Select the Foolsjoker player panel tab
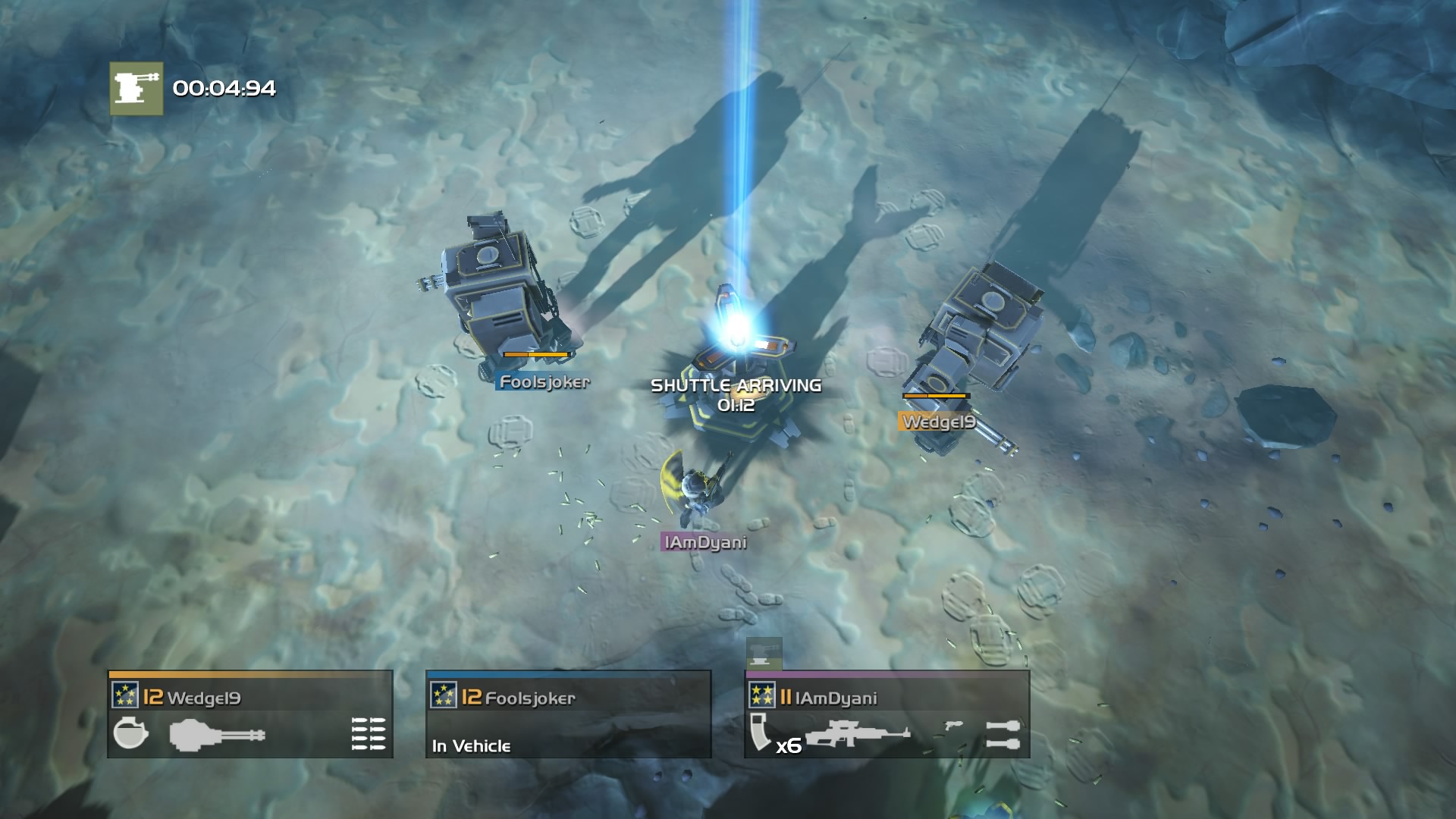The height and width of the screenshot is (819, 1456). pos(569,713)
